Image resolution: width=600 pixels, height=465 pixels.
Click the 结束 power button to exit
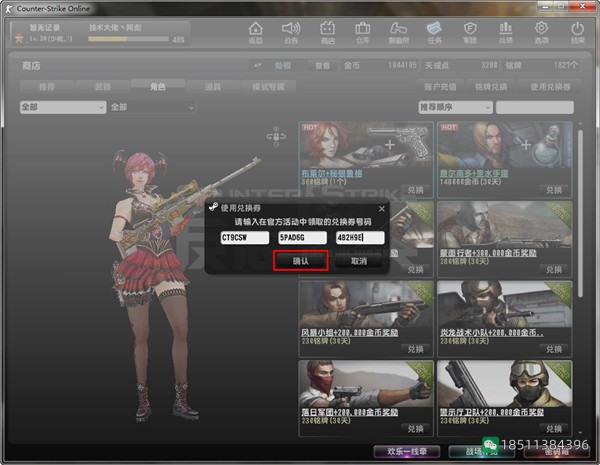click(x=577, y=32)
